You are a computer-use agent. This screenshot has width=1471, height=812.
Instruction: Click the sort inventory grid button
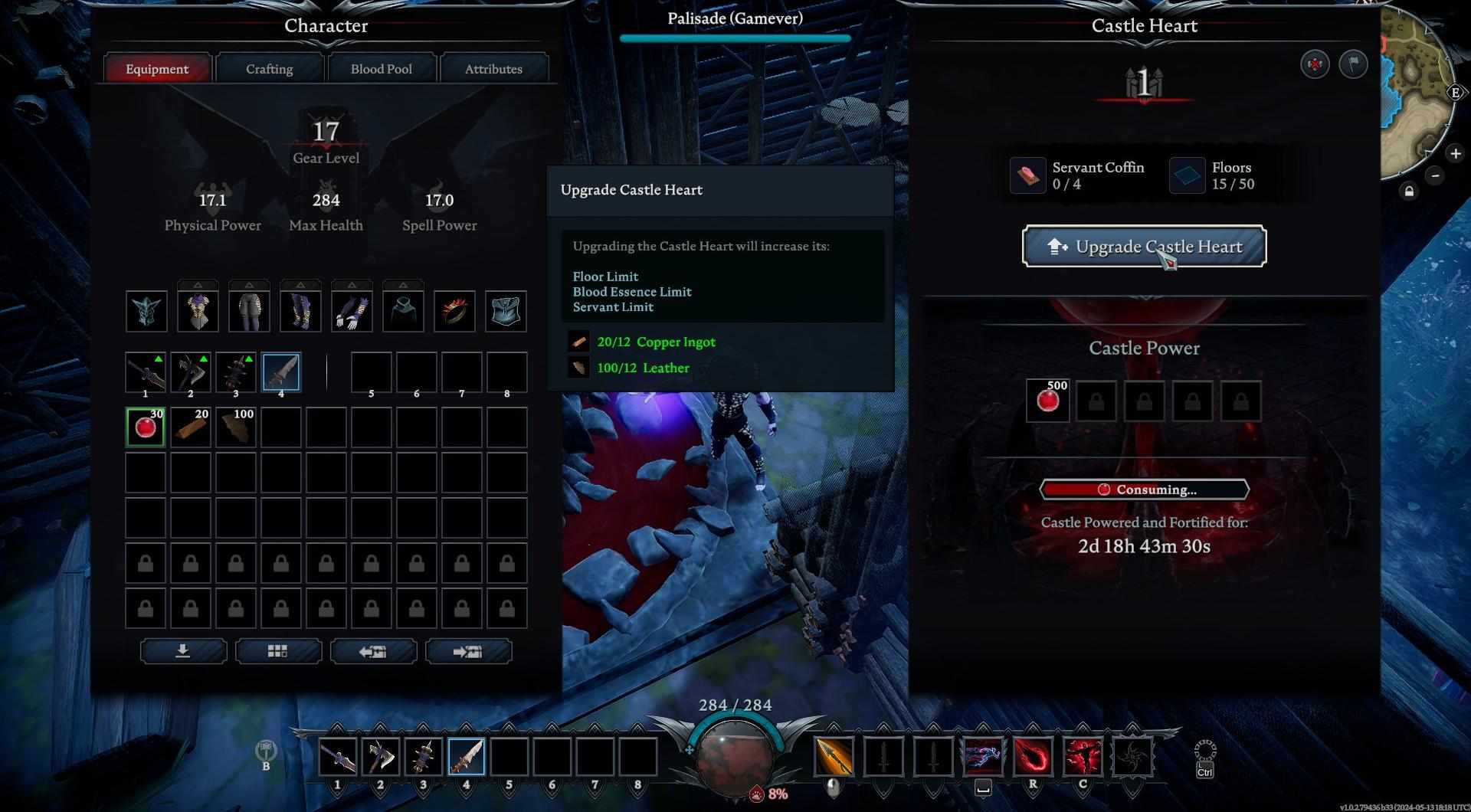point(278,651)
